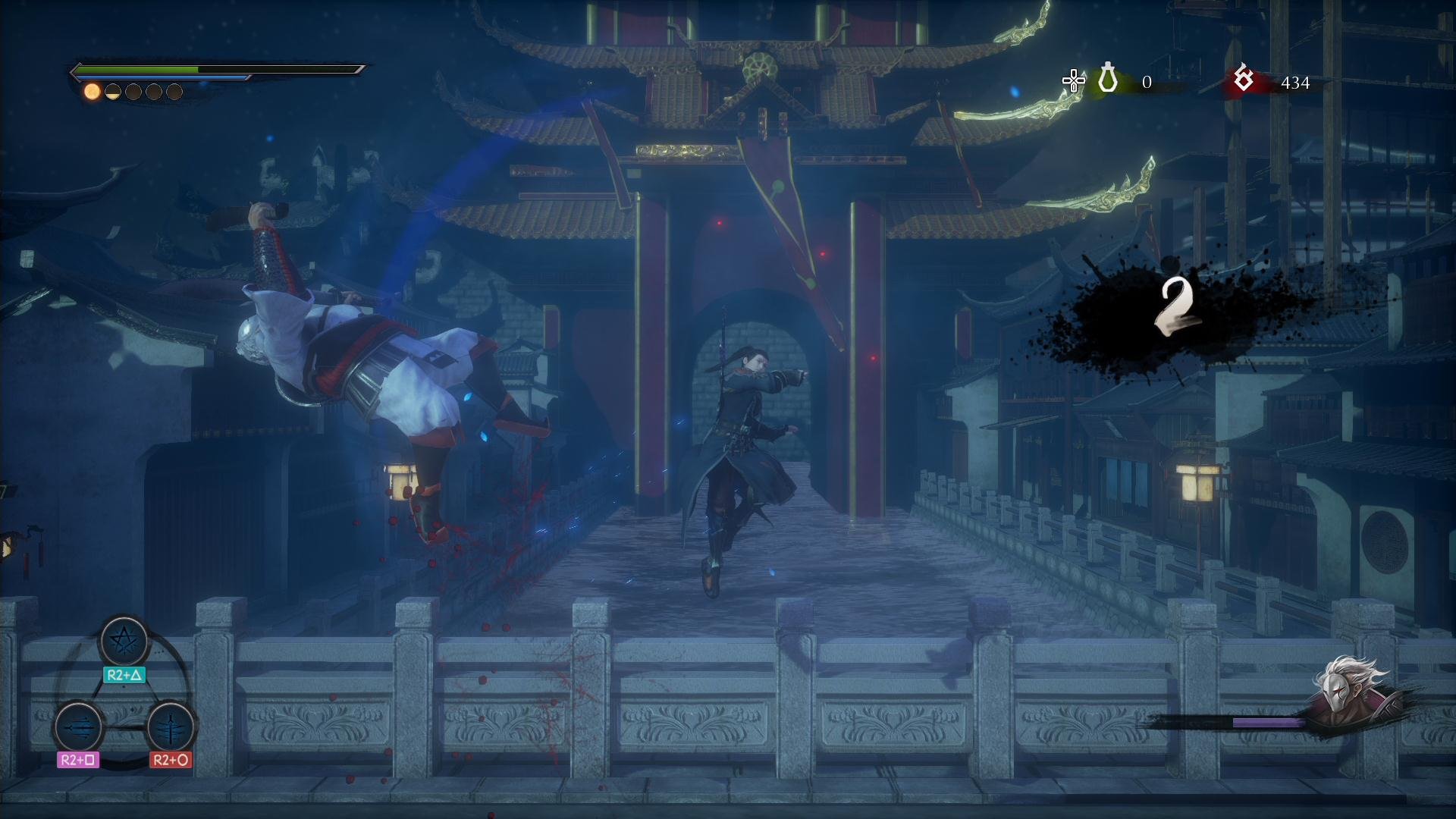Click the red rune currency icon near 434
This screenshot has height=819, width=1456.
coord(1242,79)
